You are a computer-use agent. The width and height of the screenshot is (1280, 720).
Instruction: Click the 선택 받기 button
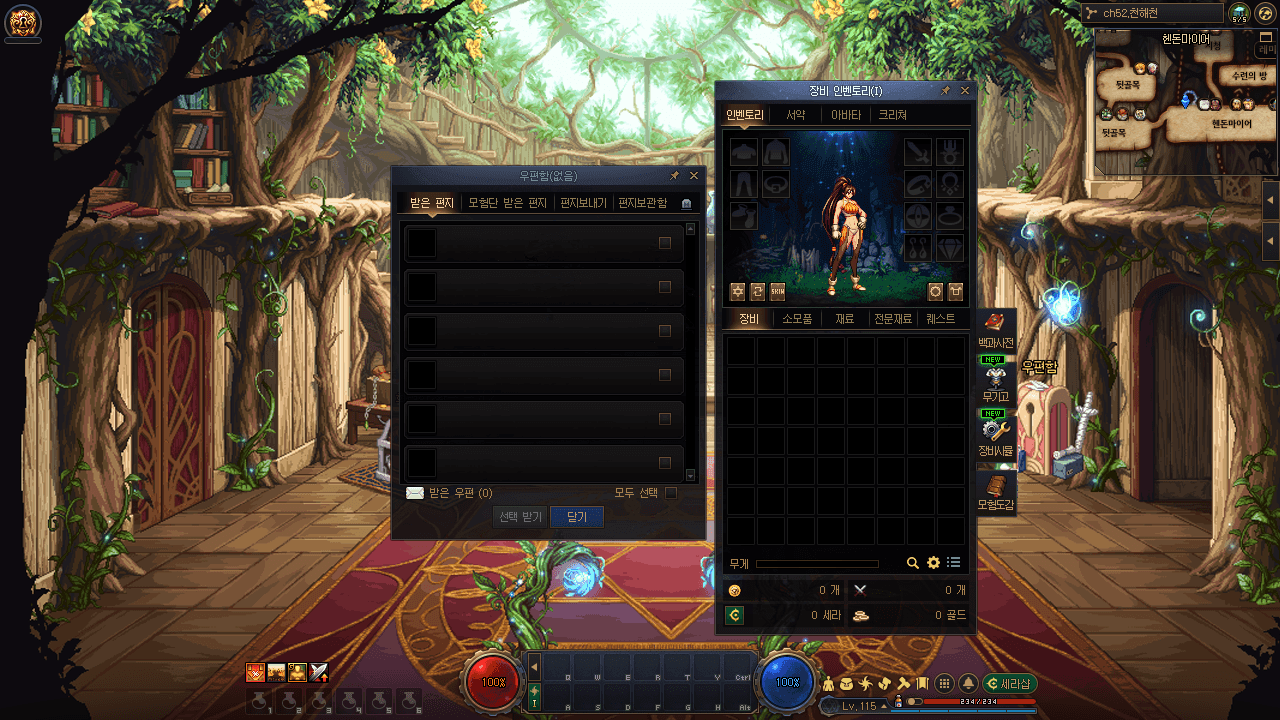click(x=521, y=517)
